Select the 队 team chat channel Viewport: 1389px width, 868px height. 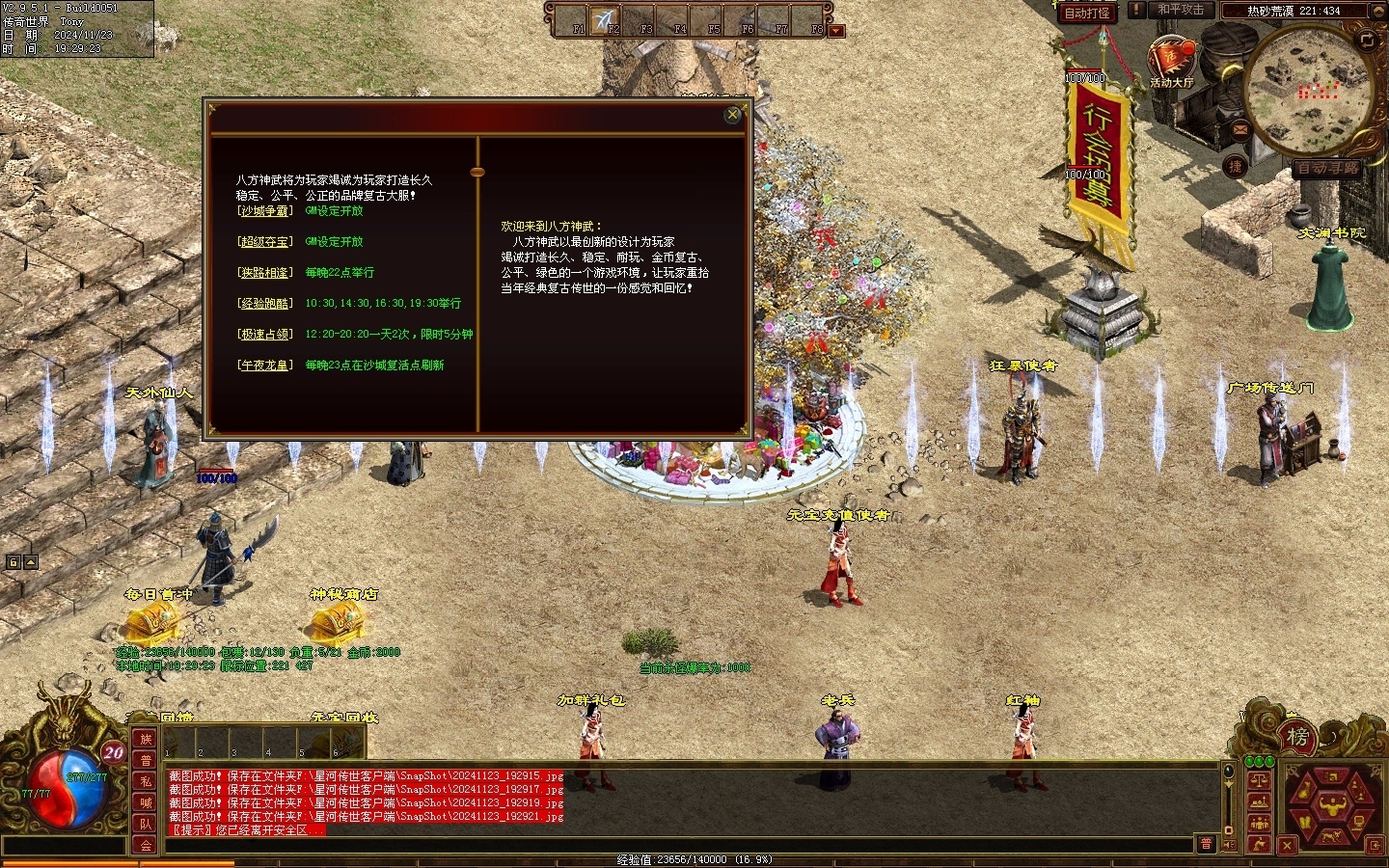[x=146, y=824]
